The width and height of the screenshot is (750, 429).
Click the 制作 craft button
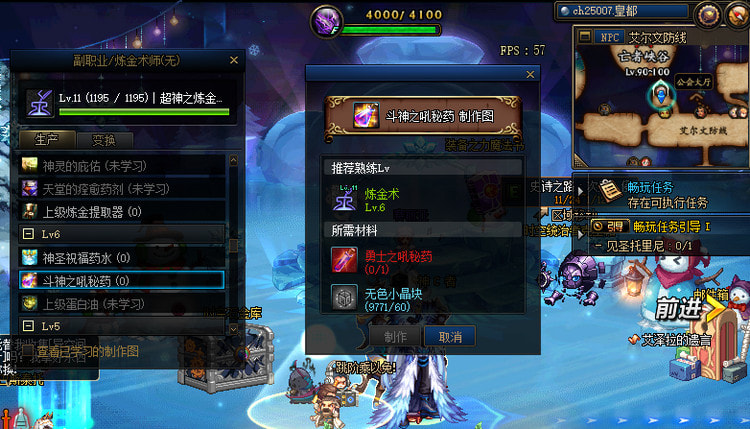(x=396, y=337)
